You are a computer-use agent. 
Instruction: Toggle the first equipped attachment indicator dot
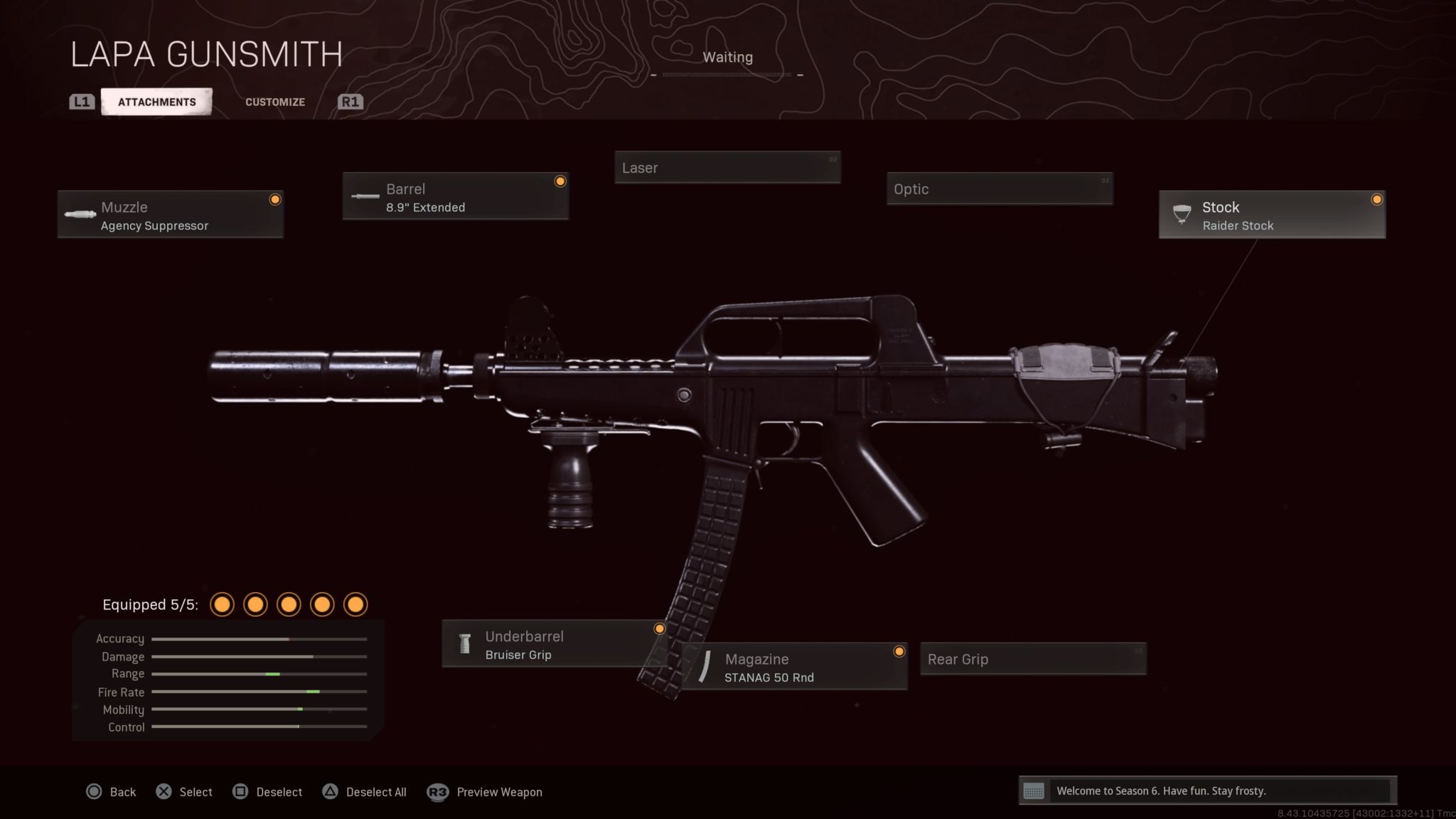pyautogui.click(x=223, y=604)
